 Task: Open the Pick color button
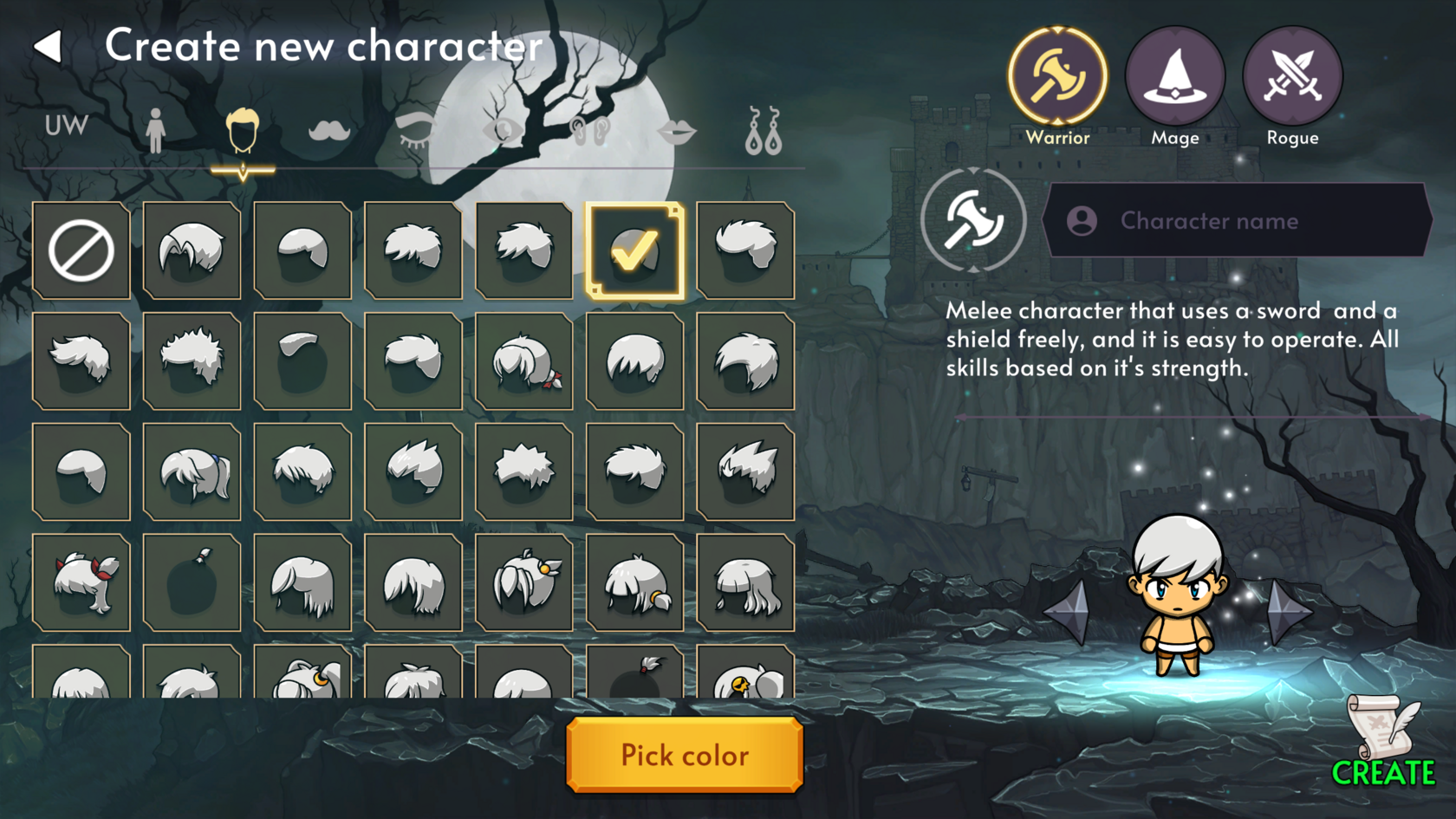point(685,755)
